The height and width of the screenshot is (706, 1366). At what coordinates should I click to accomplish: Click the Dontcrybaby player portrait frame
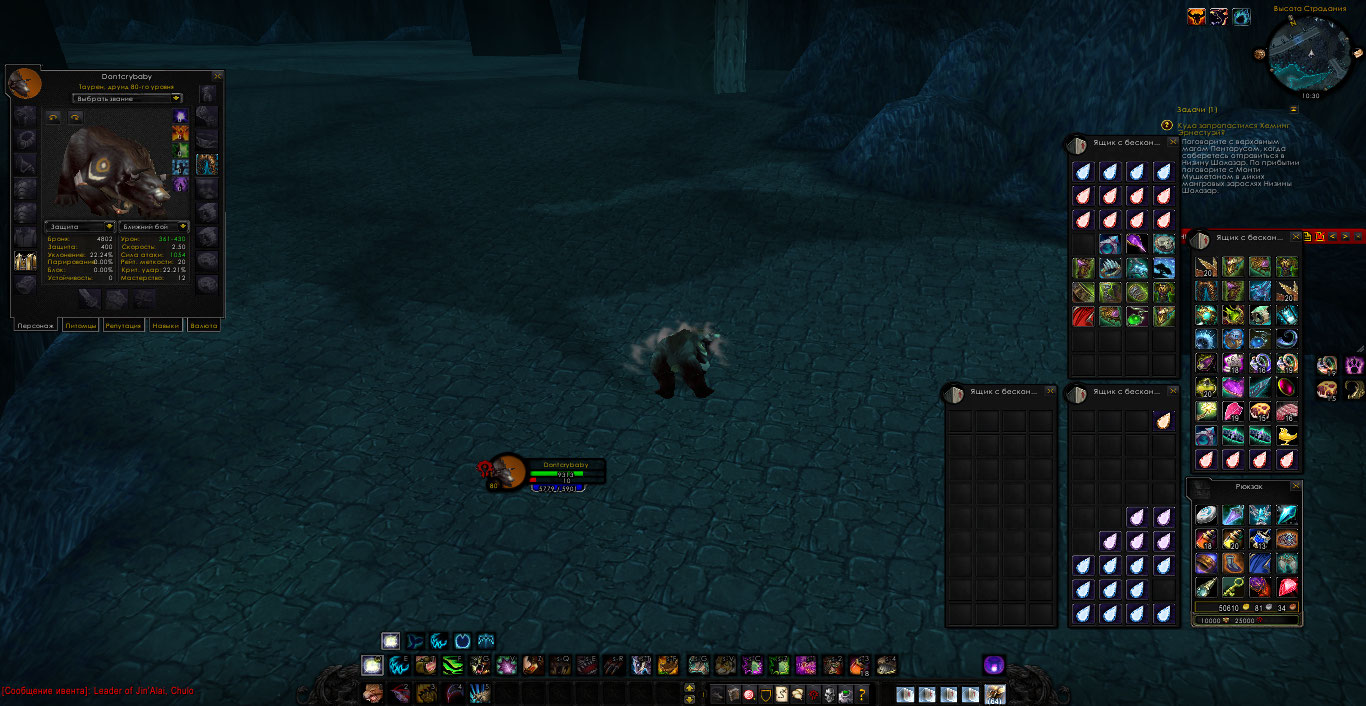point(509,471)
